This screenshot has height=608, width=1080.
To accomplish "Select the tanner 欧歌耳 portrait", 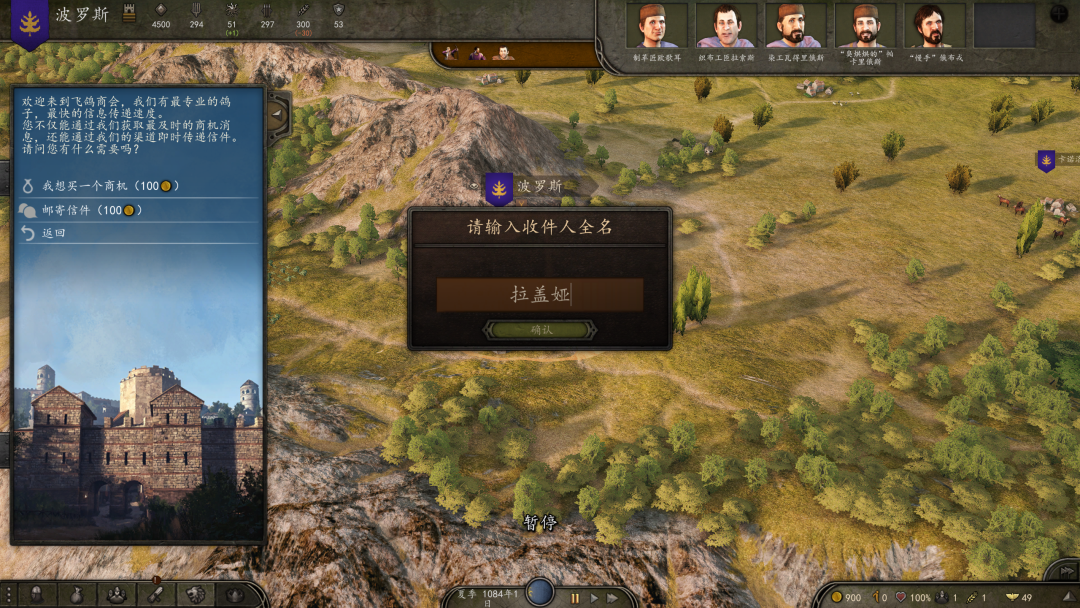I will tap(657, 26).
